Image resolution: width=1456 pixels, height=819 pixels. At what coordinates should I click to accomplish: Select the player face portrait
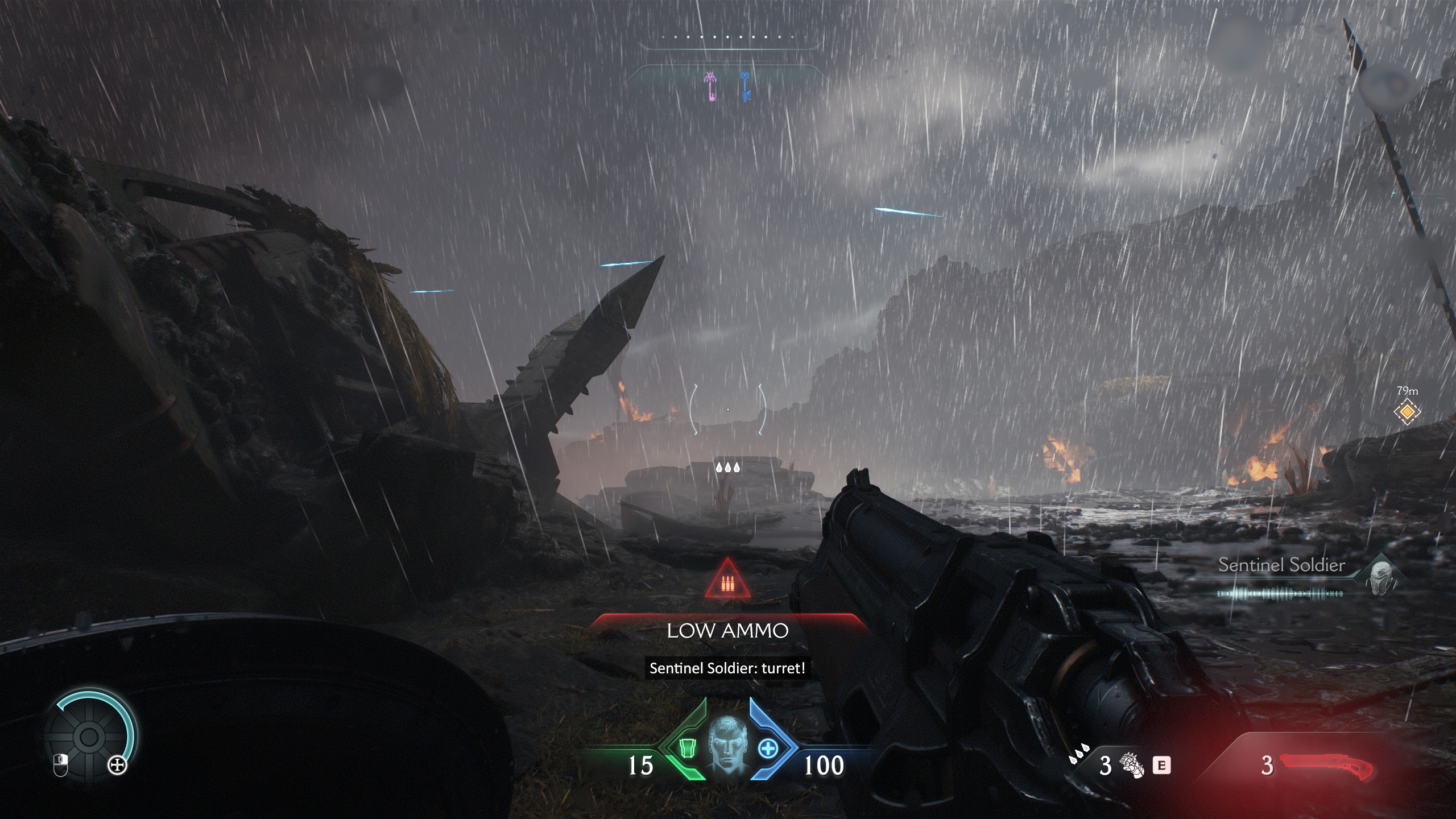728,743
